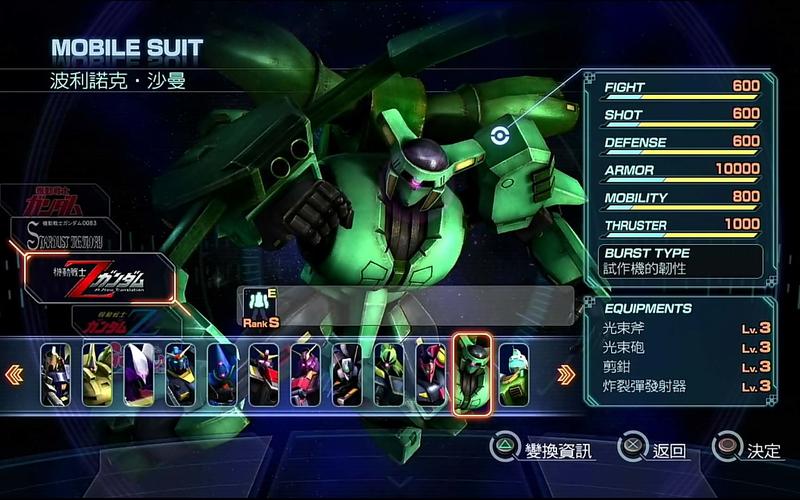Pick the white and purple mobile suit portrait
Screen dimensions: 800x500
(x=139, y=374)
